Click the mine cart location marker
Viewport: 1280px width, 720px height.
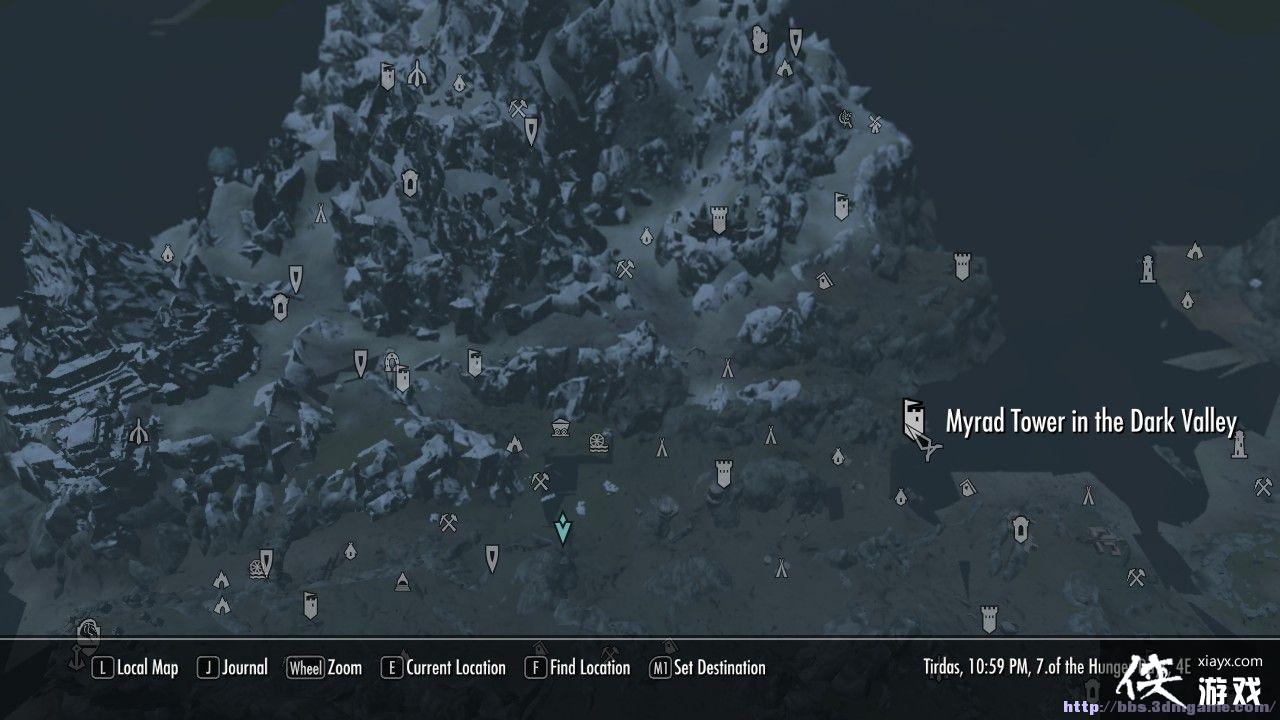point(559,428)
